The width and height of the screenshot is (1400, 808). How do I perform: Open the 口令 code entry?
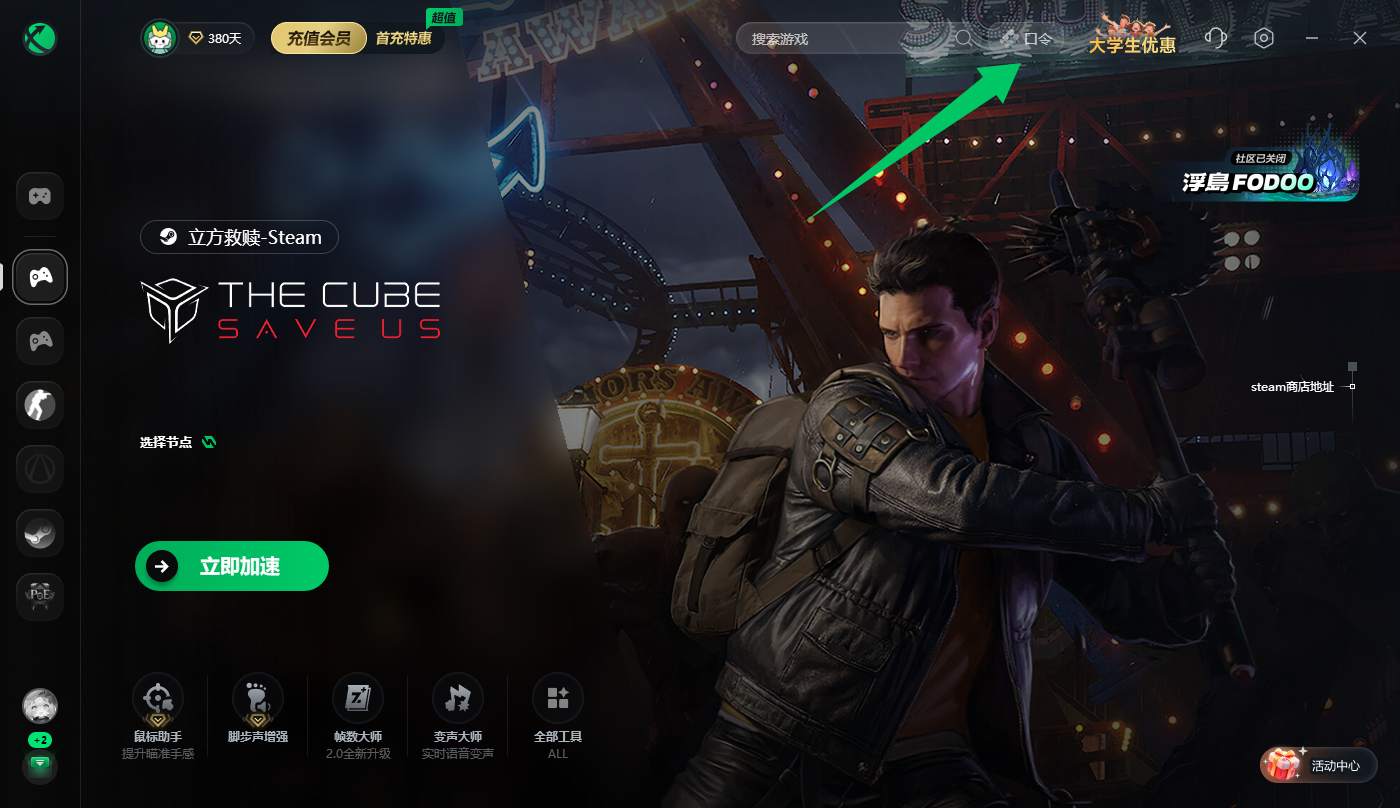tap(1028, 39)
